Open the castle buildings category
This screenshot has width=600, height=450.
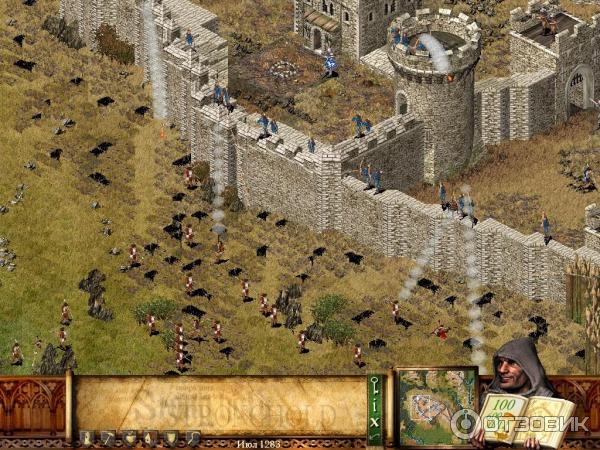point(85,437)
